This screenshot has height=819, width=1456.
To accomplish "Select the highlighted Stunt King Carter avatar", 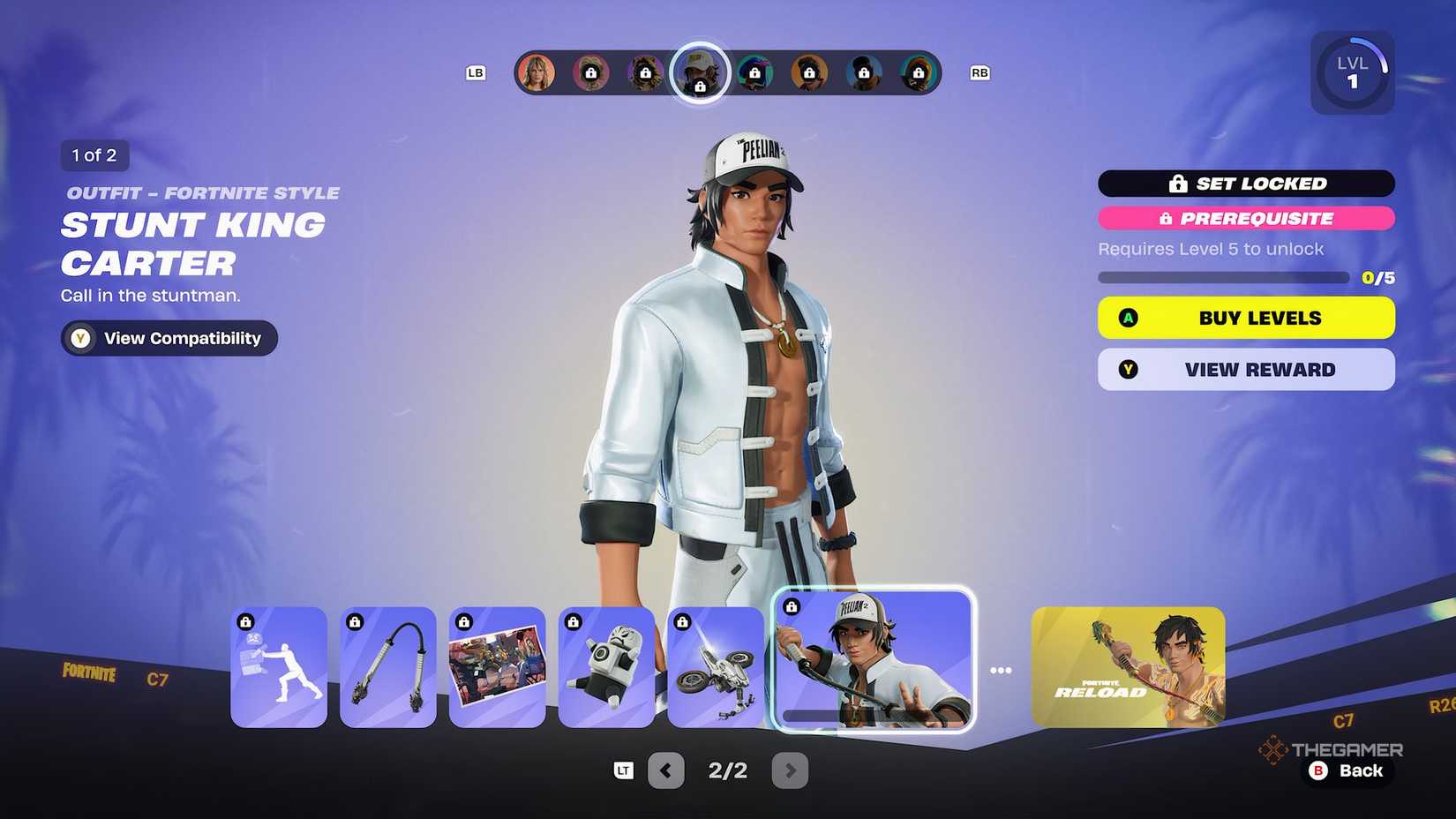I will pos(699,73).
